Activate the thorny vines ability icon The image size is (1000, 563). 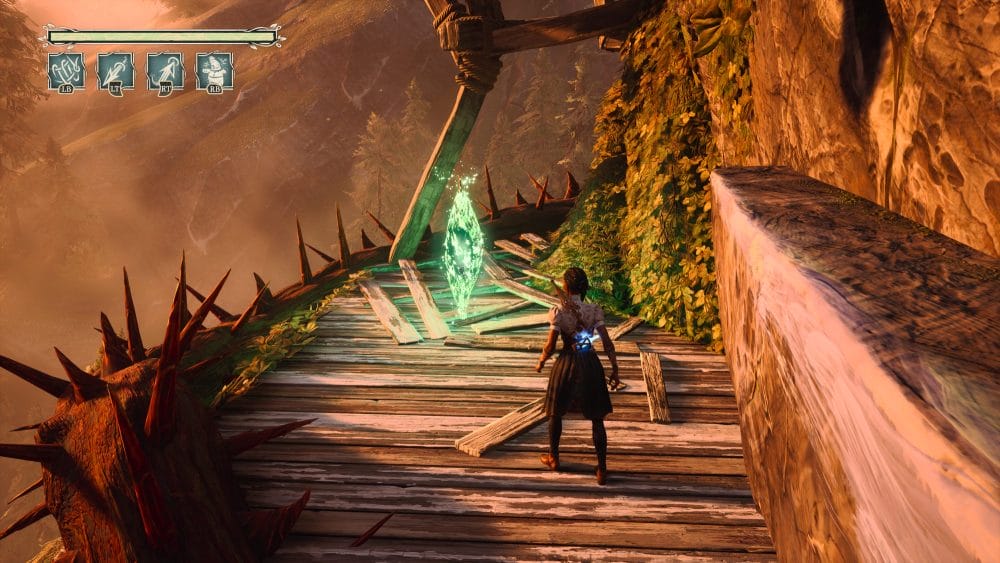[66, 71]
